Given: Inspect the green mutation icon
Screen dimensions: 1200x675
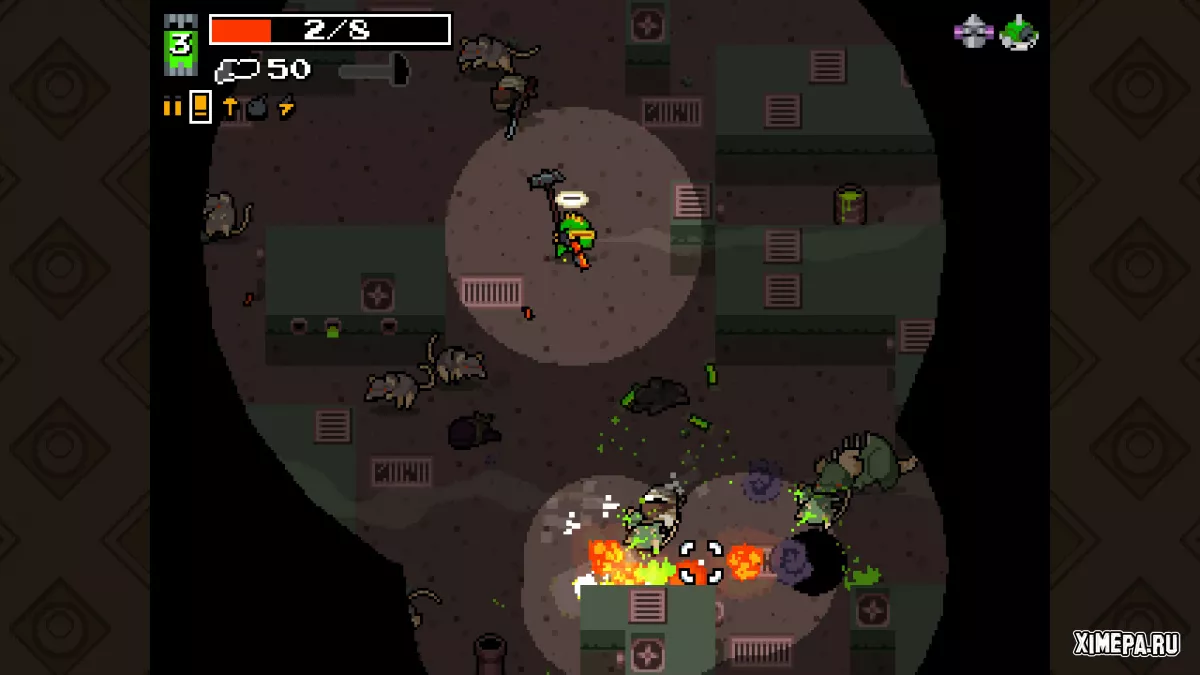Looking at the screenshot, I should [x=1019, y=33].
